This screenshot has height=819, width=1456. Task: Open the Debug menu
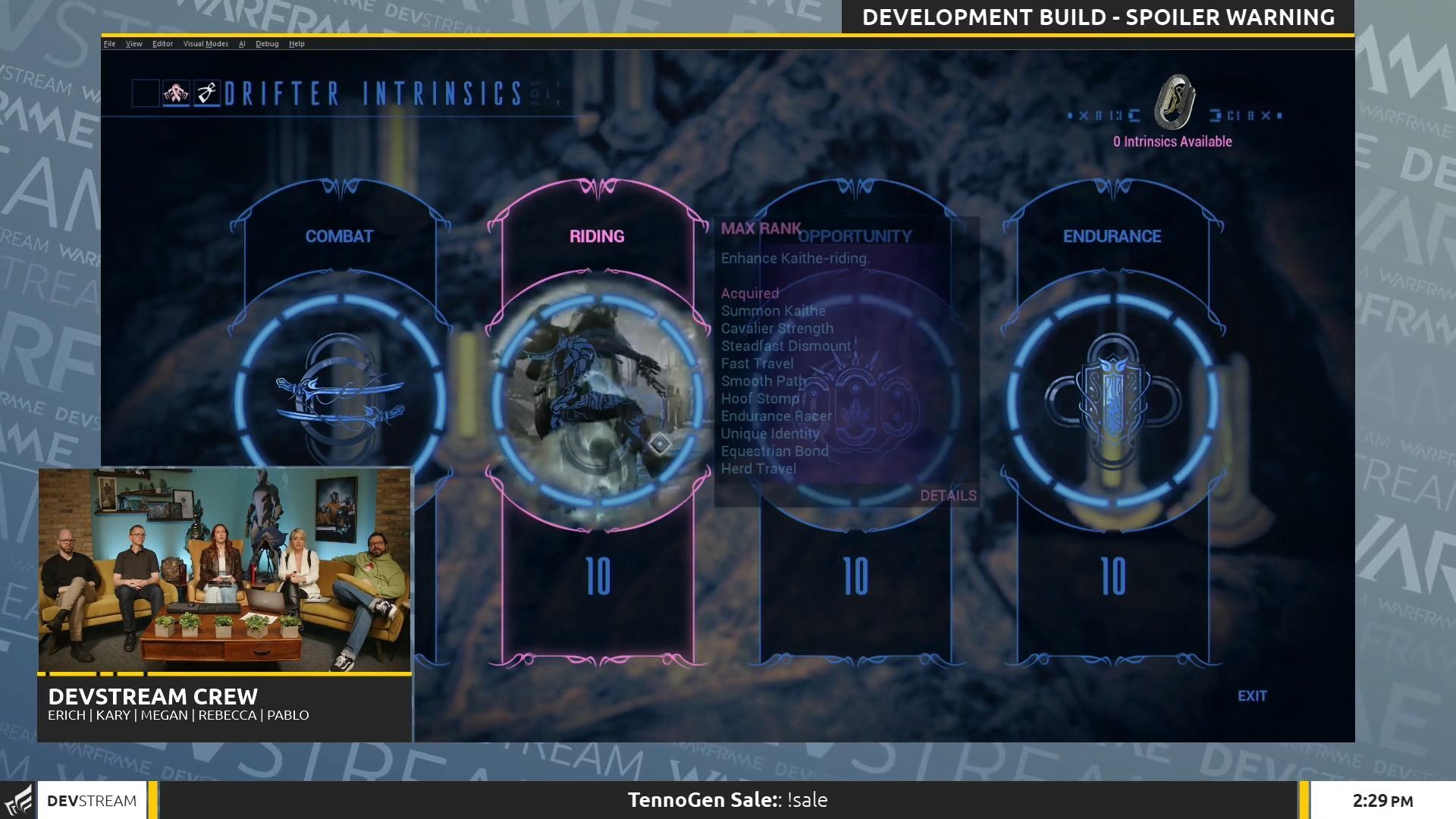266,43
